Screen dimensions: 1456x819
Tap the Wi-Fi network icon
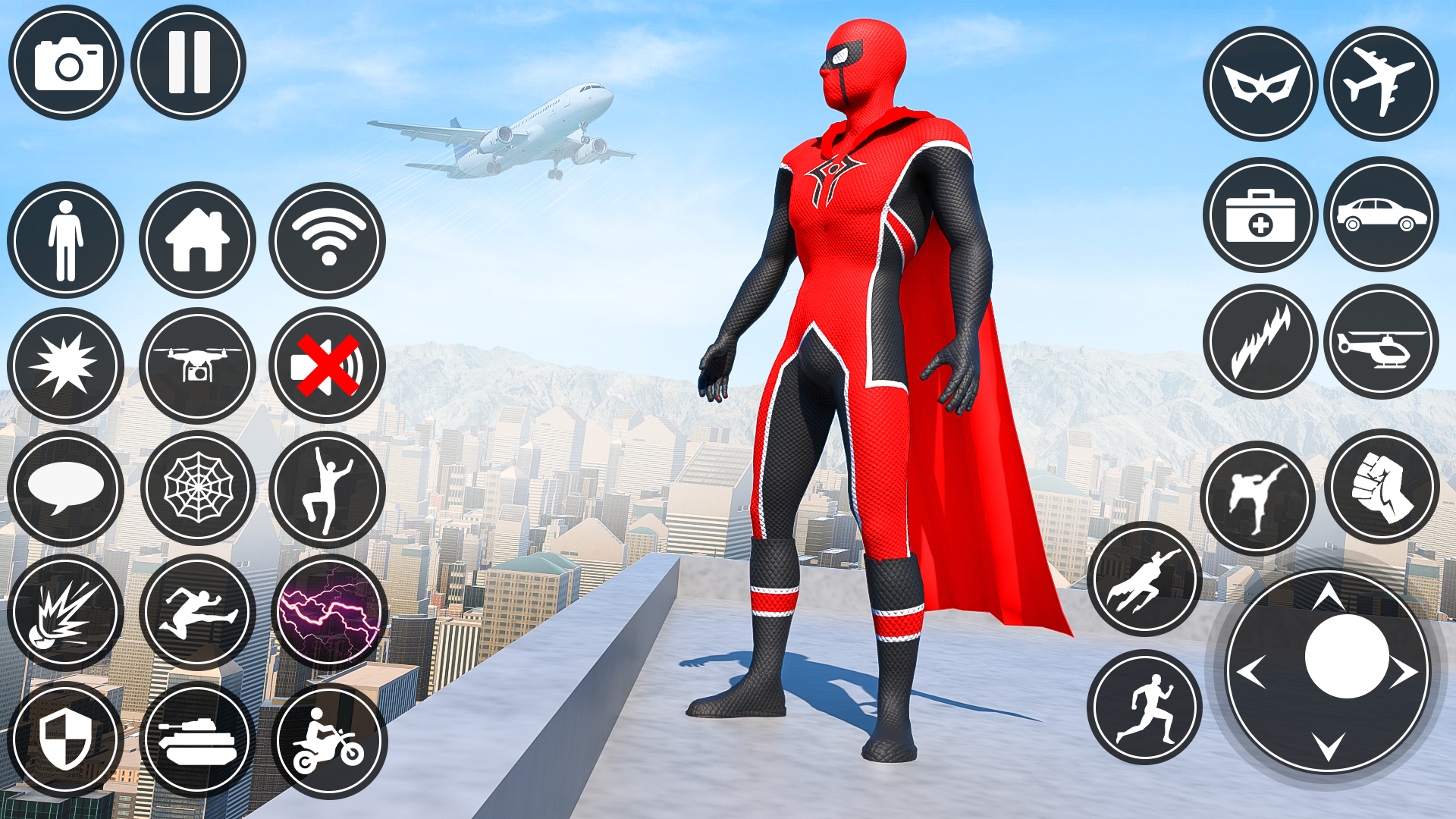pyautogui.click(x=328, y=241)
